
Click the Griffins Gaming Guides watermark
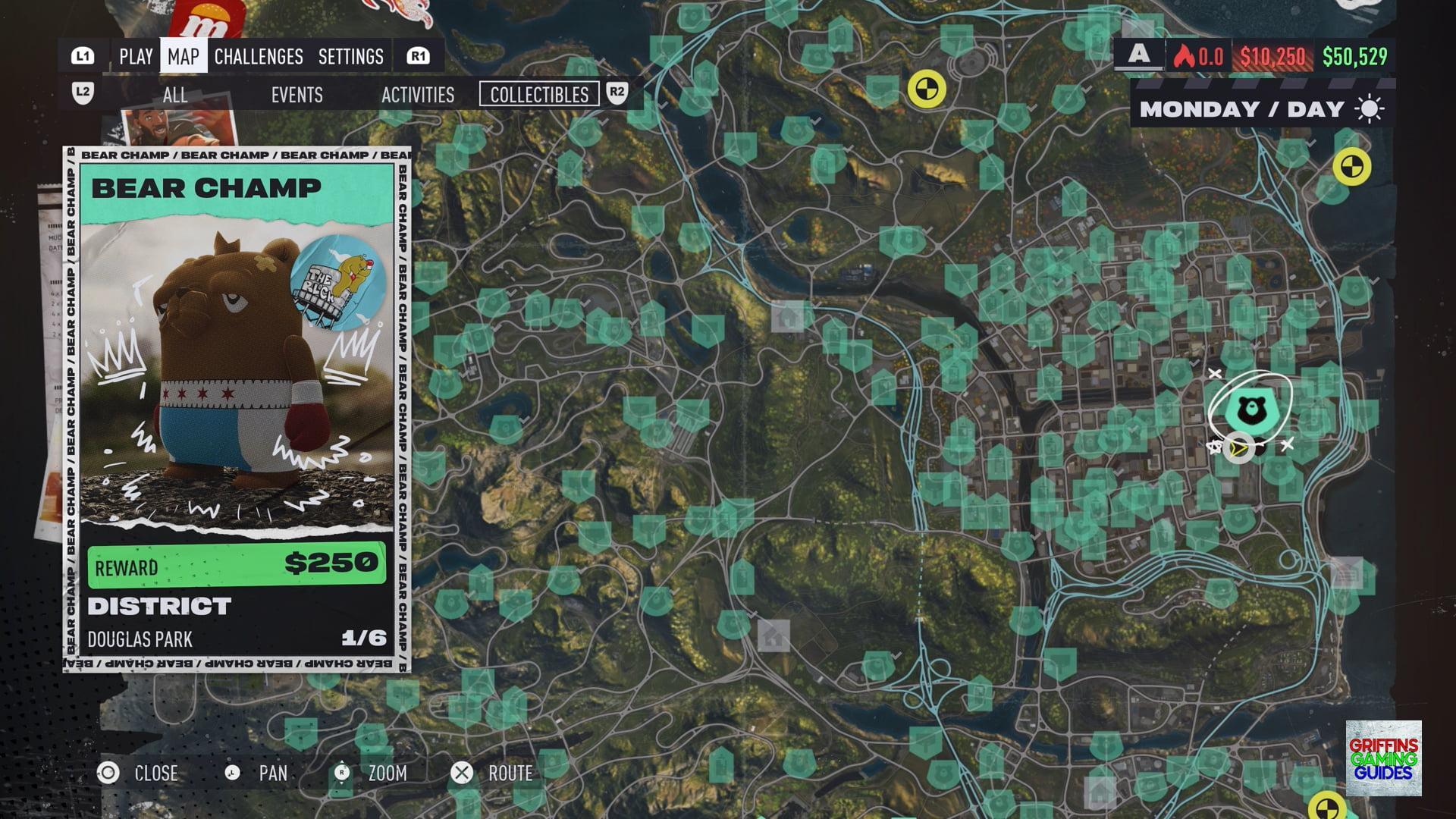(x=1383, y=758)
